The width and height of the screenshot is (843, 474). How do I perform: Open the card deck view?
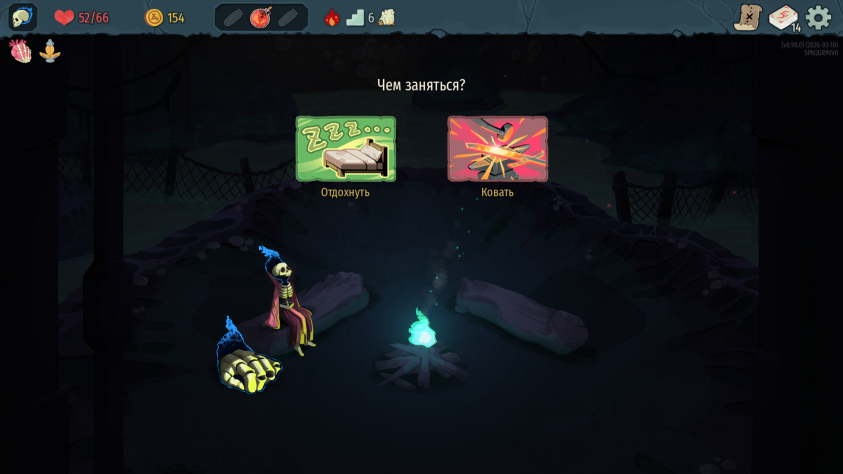pos(783,17)
